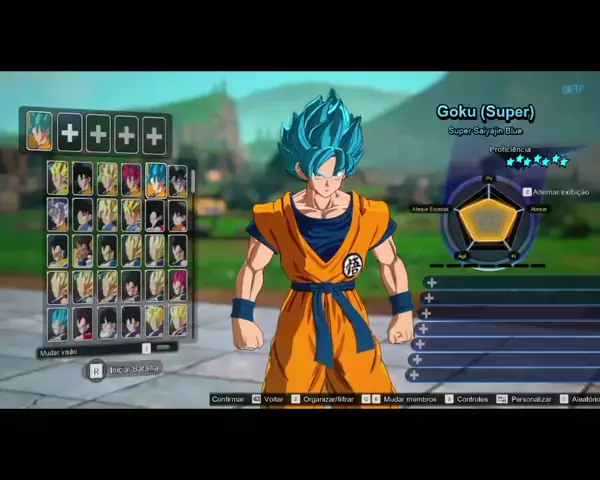Select the Goku portrait in the first team slot
The height and width of the screenshot is (480, 600).
[39, 131]
